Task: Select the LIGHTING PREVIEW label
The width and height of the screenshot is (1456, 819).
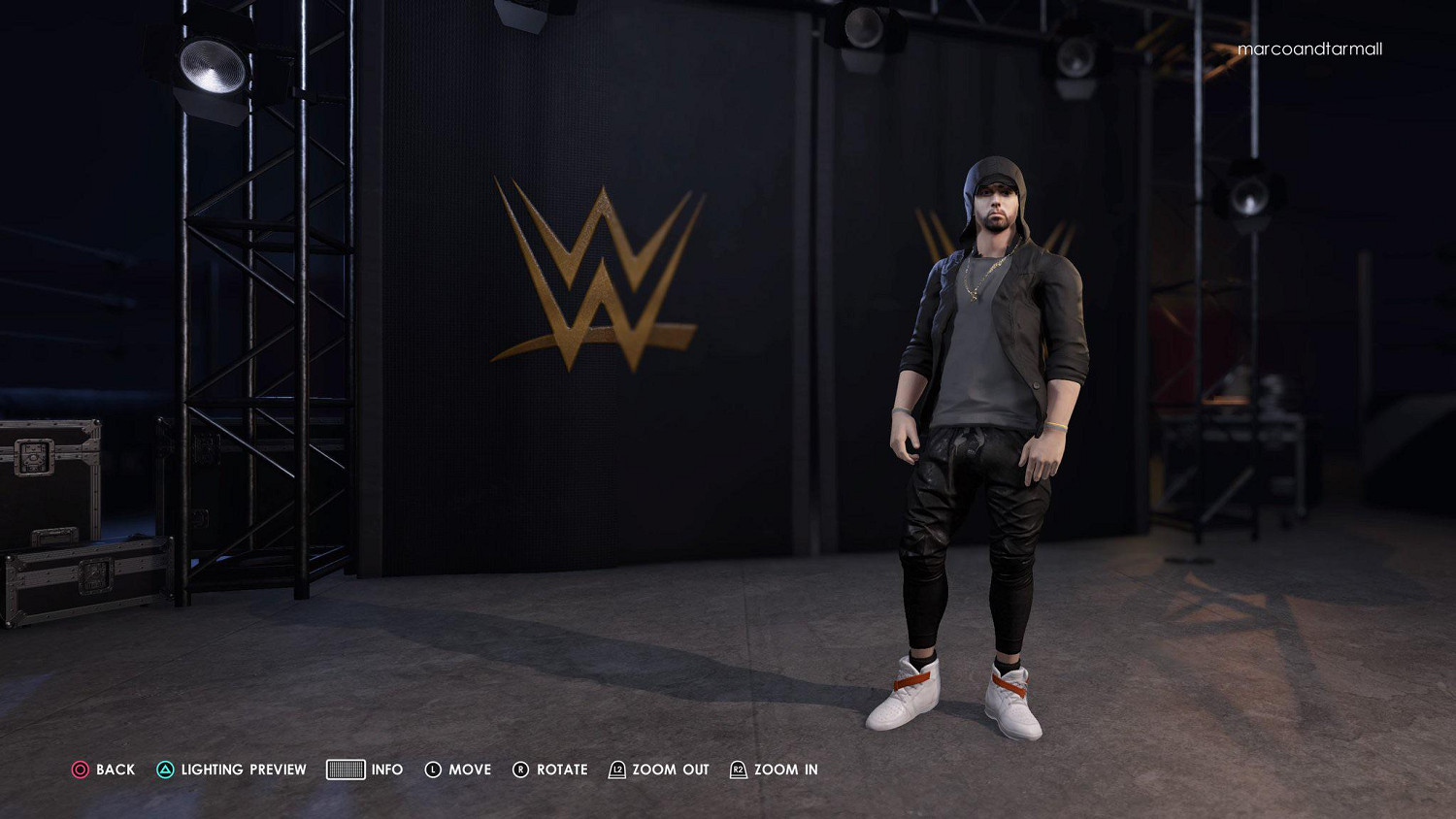Action: (241, 770)
